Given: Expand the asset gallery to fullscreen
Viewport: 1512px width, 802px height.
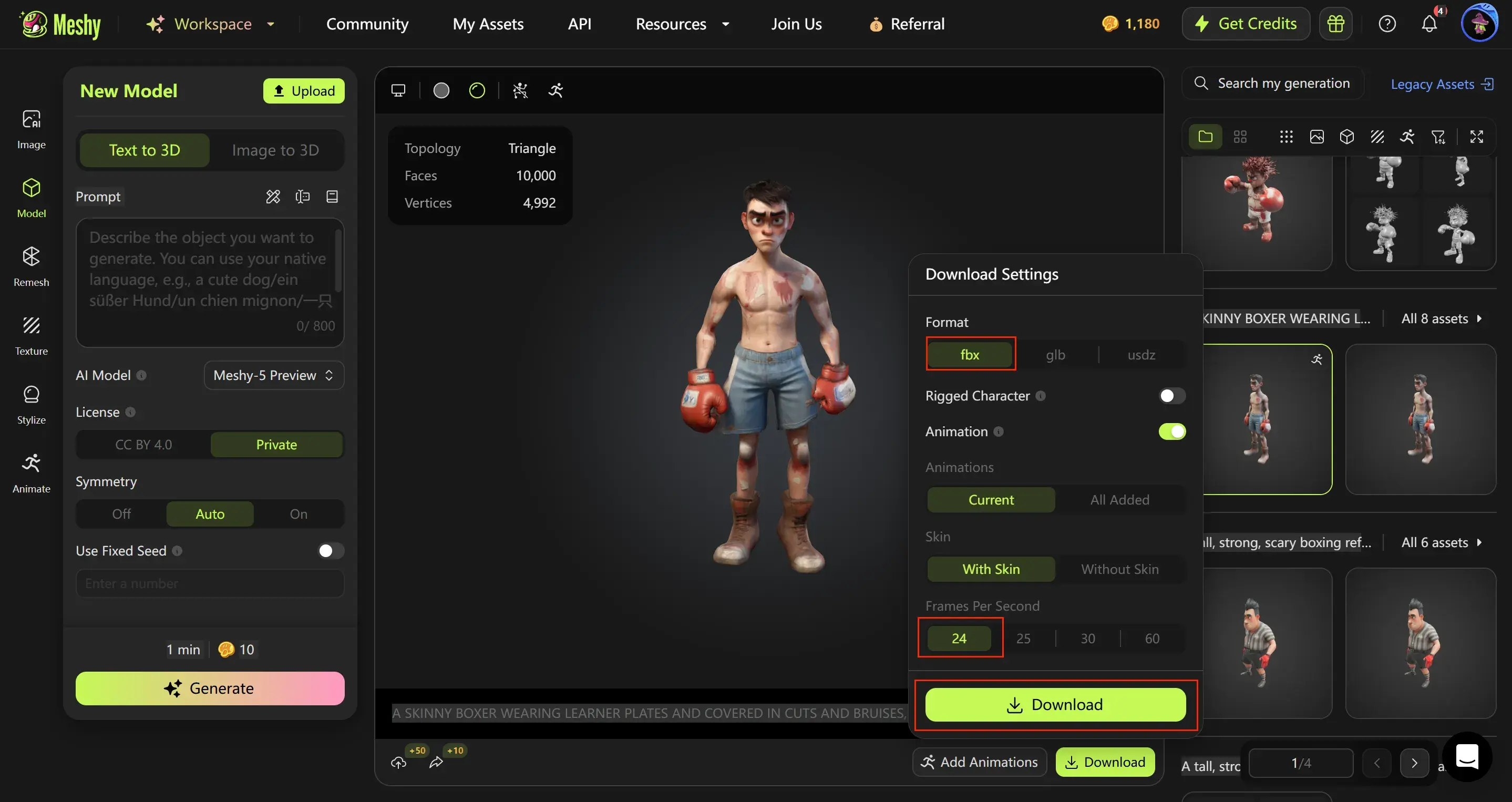Looking at the screenshot, I should (1478, 136).
